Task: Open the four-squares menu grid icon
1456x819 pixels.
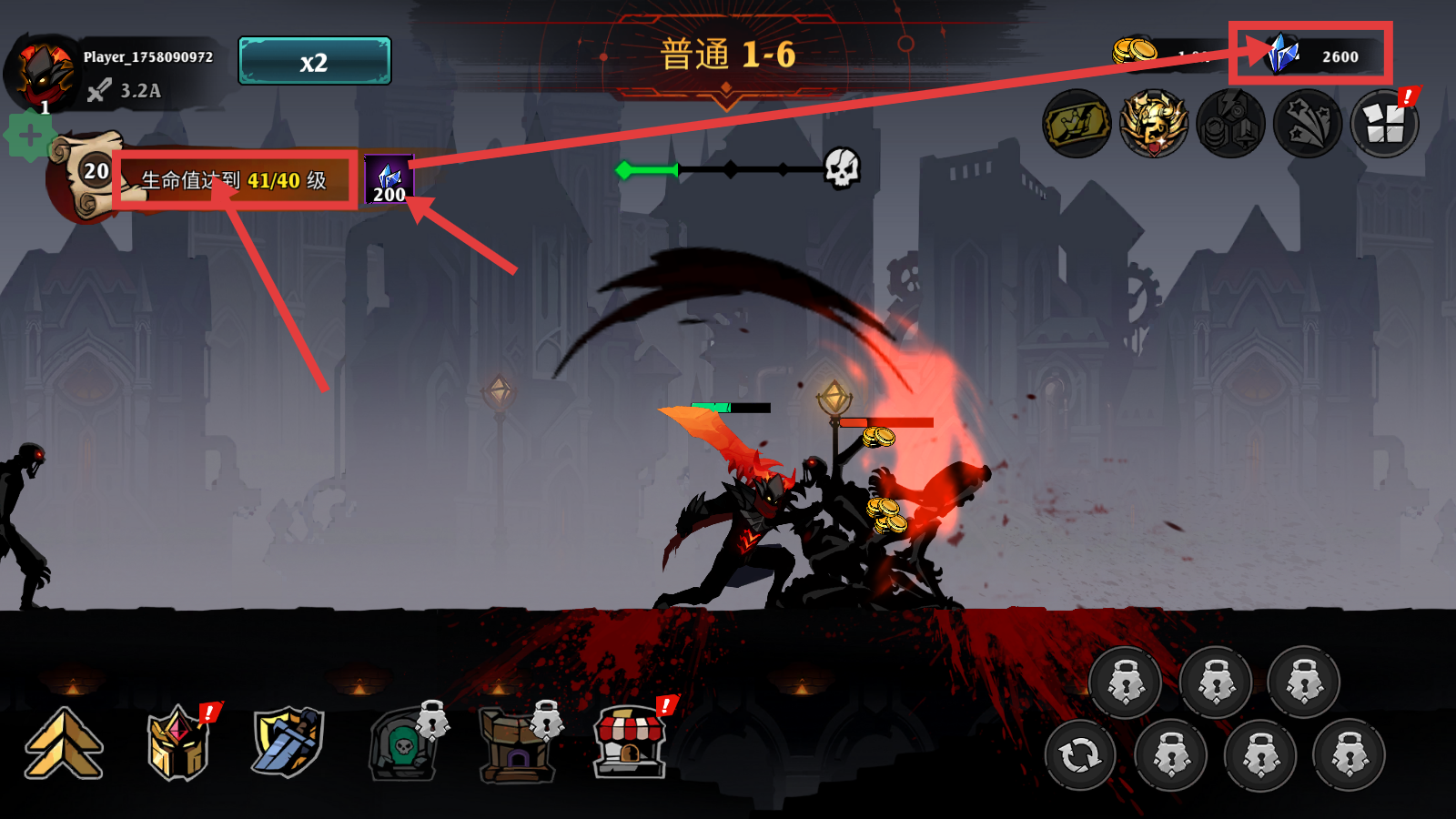Action: (x=1384, y=124)
